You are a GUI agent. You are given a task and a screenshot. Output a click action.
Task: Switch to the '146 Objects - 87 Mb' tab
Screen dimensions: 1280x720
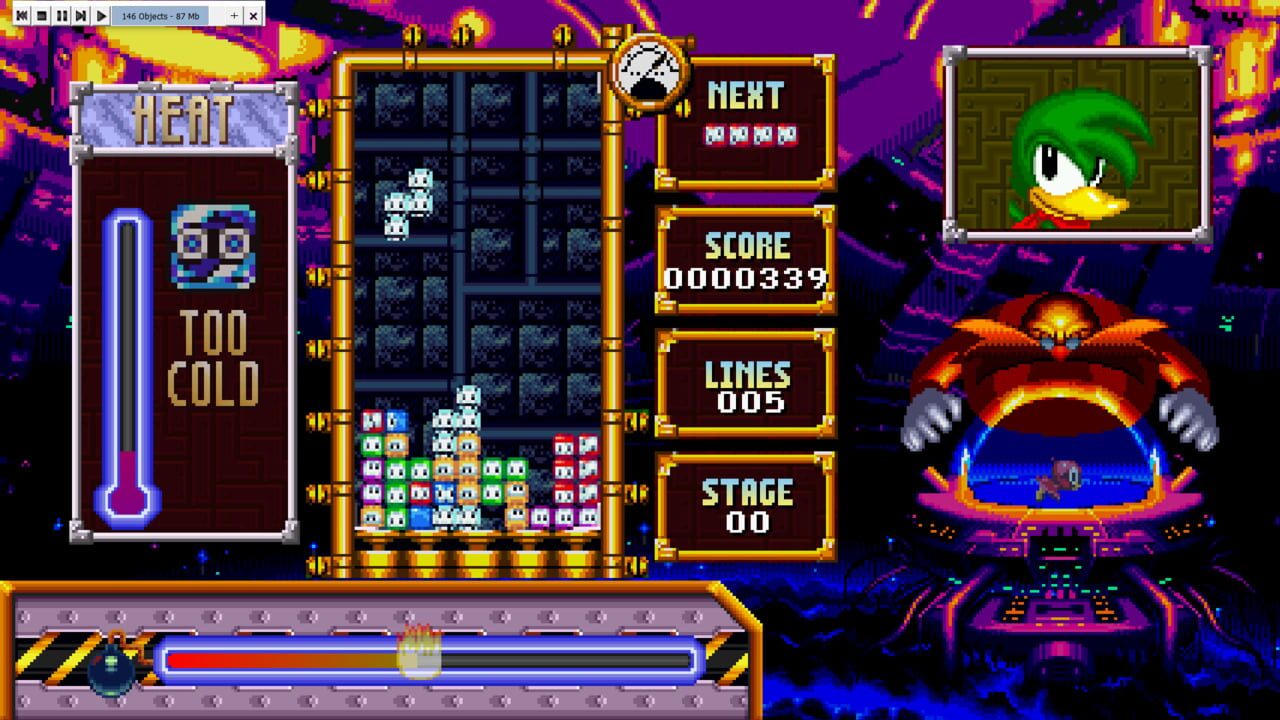click(x=160, y=15)
